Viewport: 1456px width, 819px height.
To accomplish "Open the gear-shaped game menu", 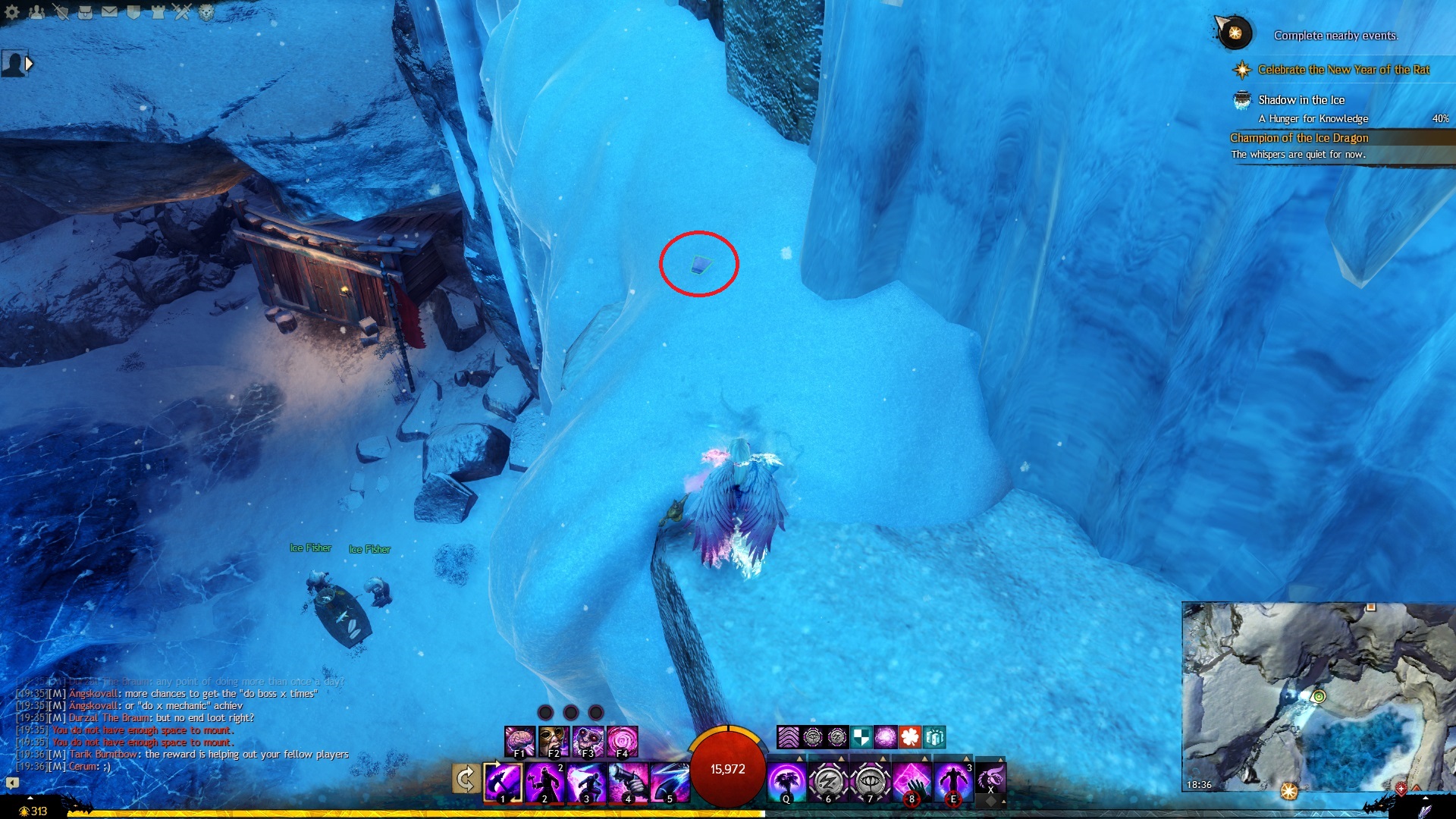I will (x=12, y=11).
